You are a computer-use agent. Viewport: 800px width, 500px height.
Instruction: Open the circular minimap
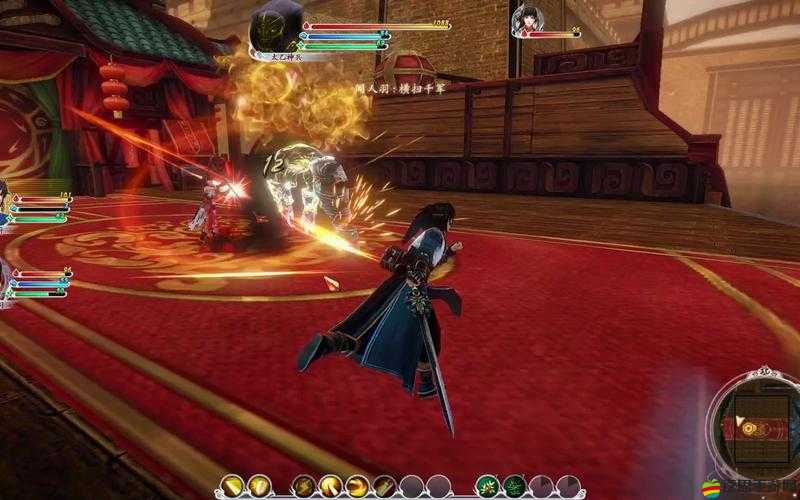pos(757,427)
